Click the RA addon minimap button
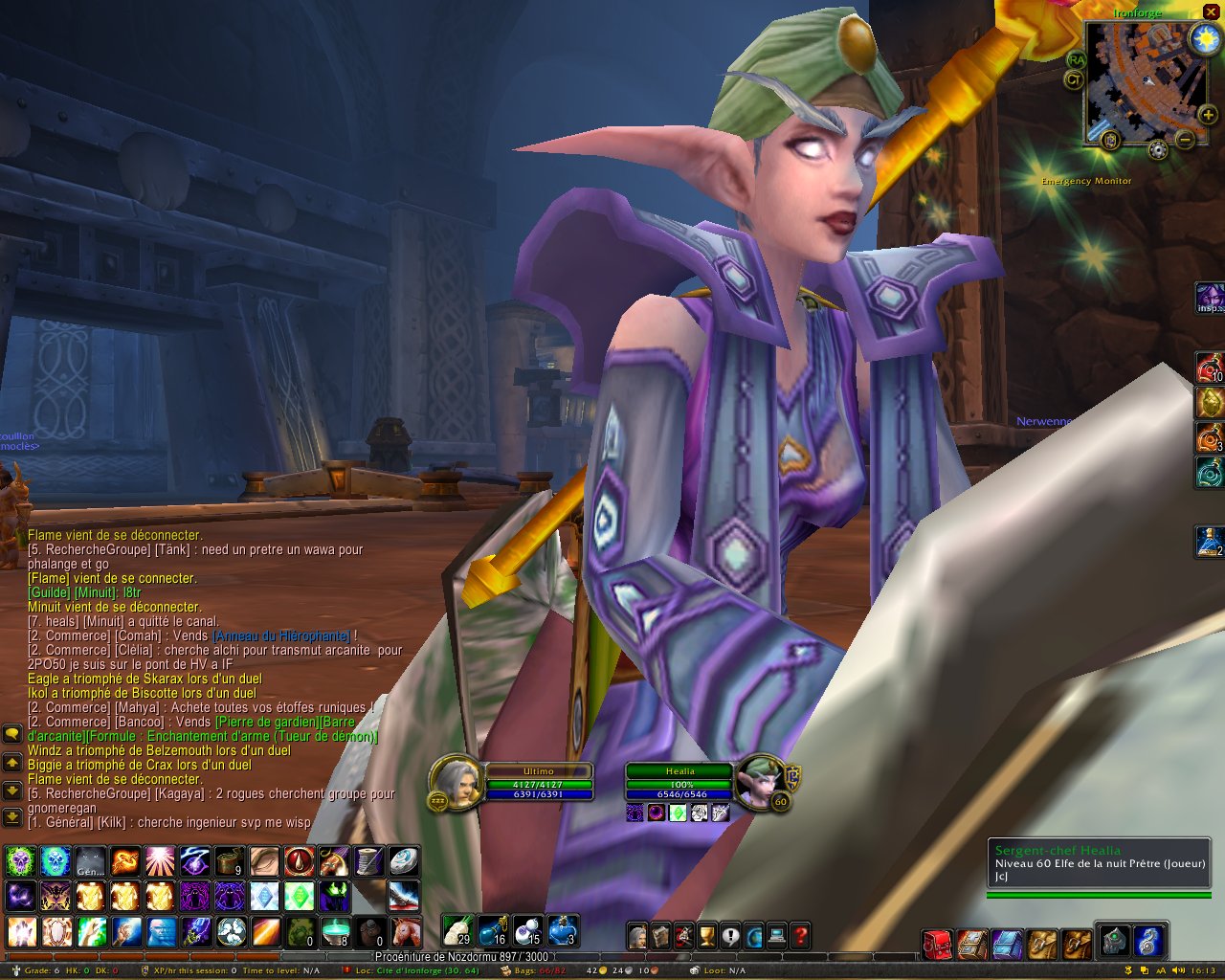 click(x=1076, y=59)
